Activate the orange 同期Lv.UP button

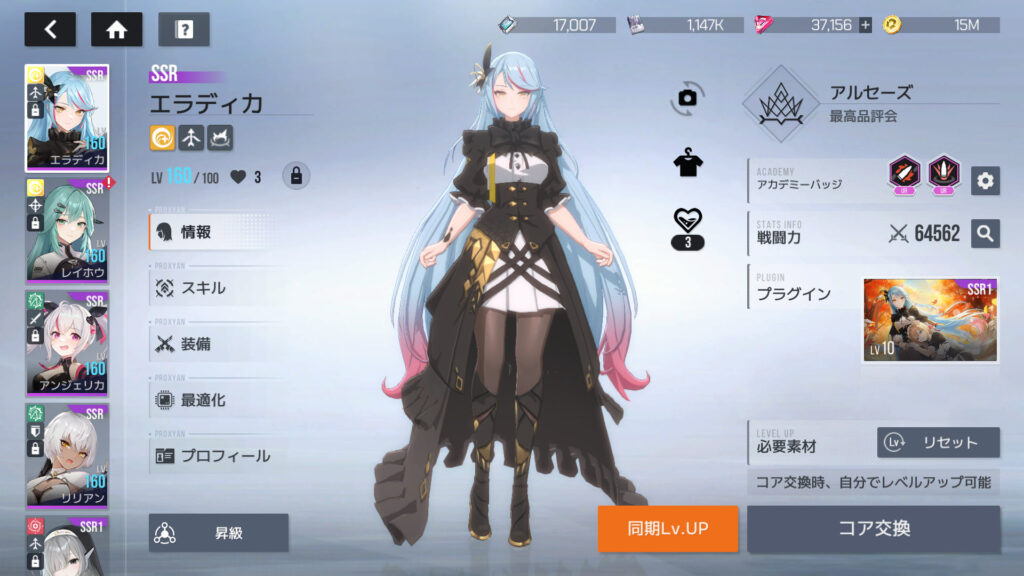668,529
